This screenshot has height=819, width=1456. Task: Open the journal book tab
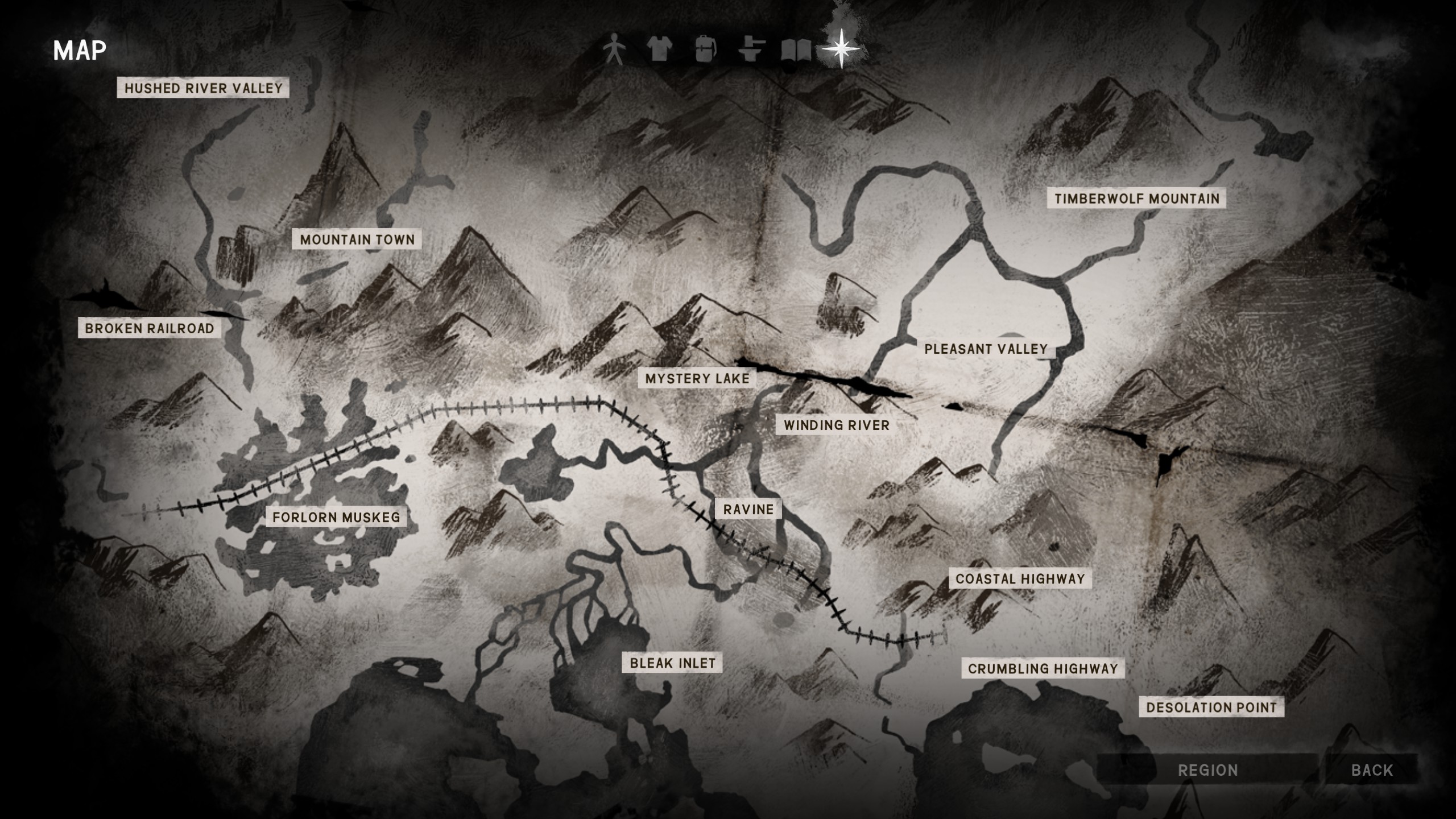(796, 50)
